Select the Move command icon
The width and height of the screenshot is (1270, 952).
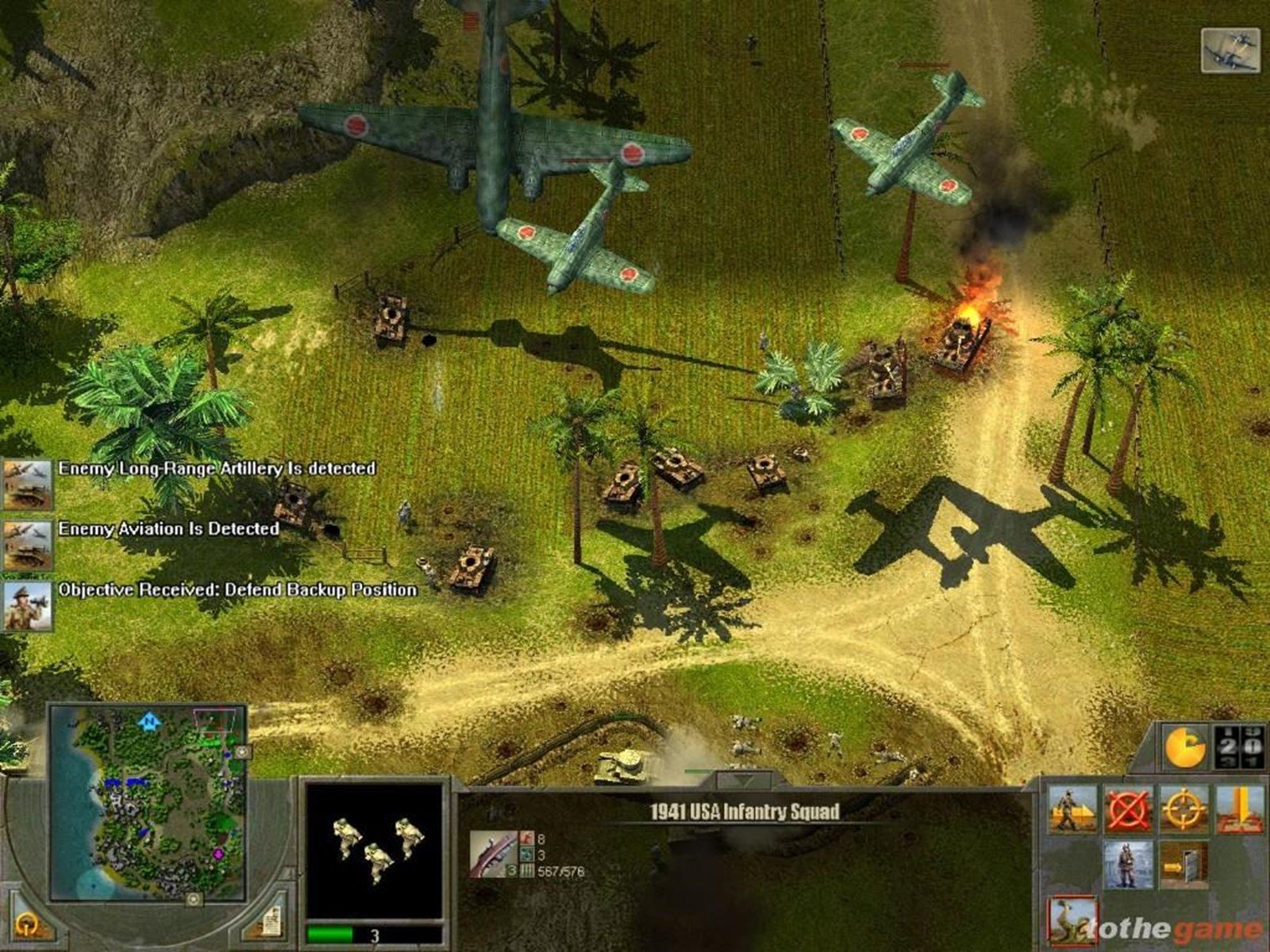click(x=1072, y=808)
